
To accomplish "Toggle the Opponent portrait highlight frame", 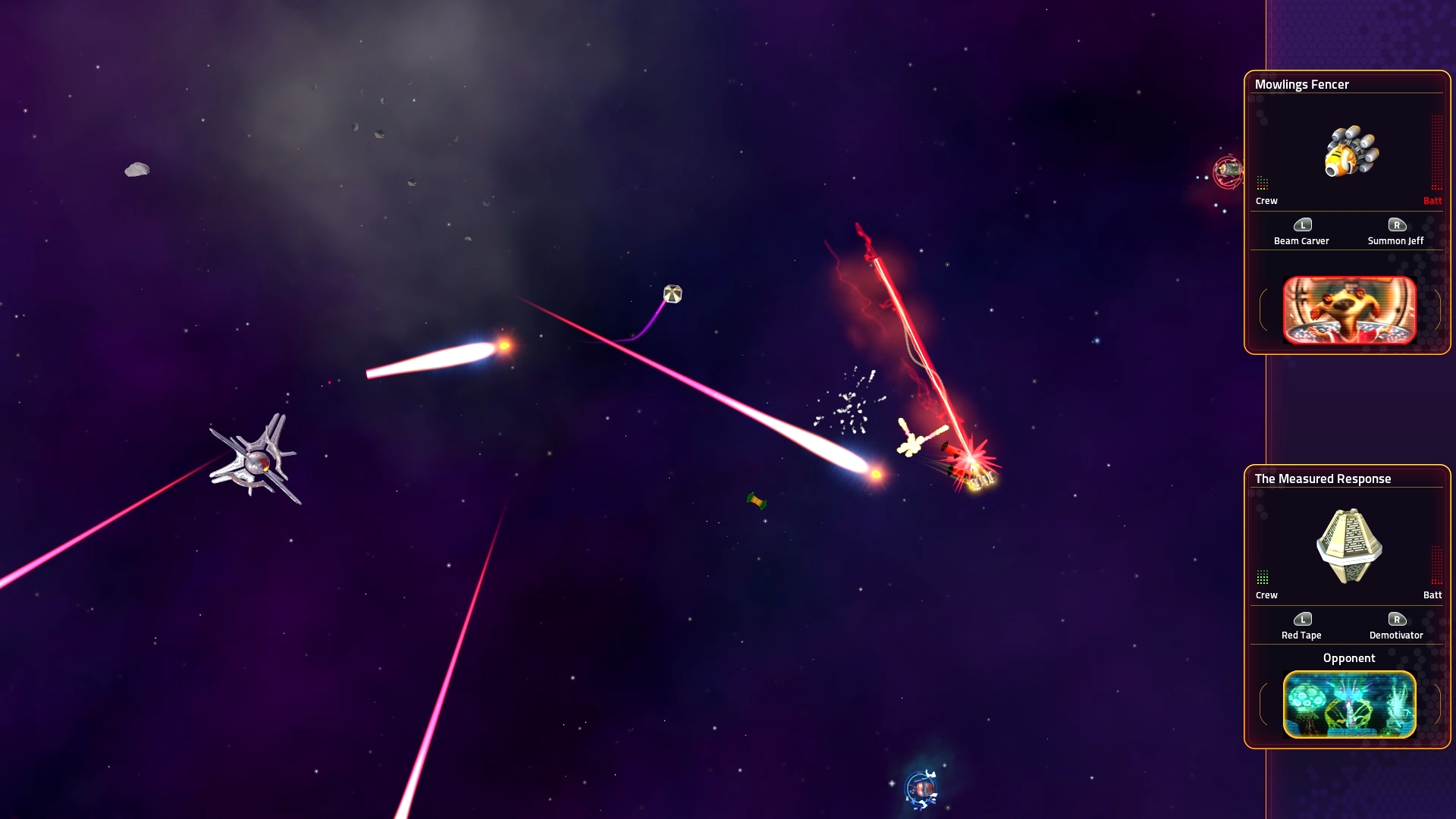I will pos(1349,705).
